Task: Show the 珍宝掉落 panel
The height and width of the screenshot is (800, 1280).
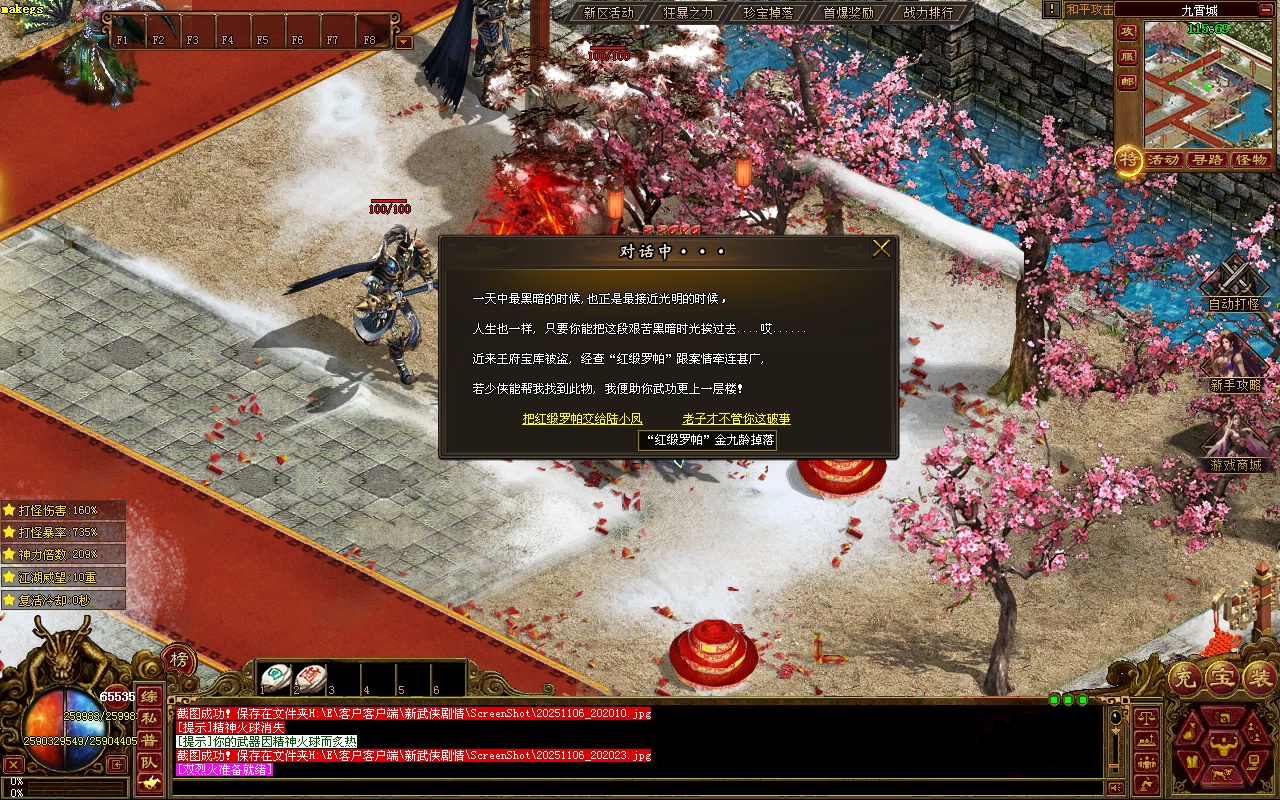Action: coord(768,13)
